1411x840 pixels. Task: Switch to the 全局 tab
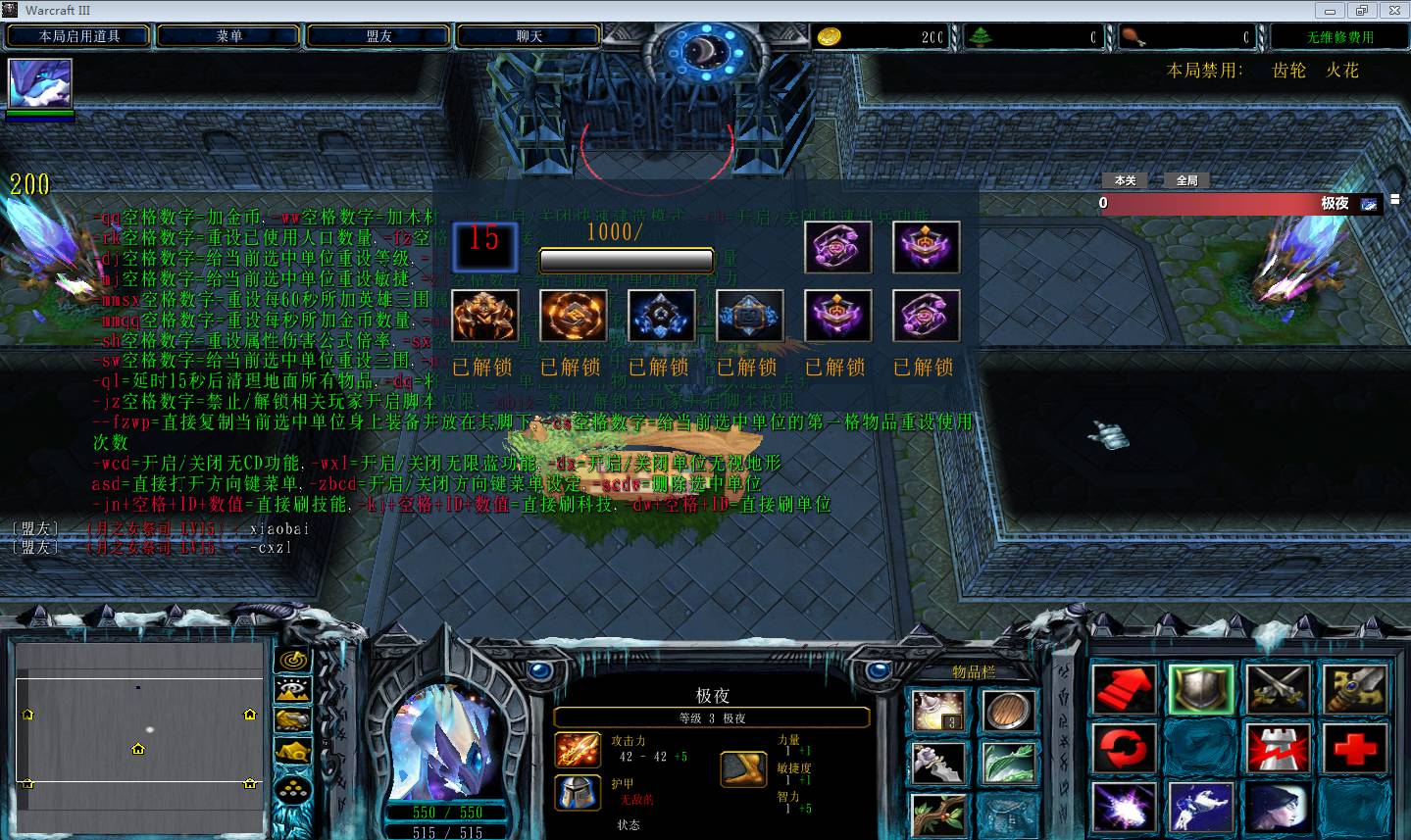coord(1186,180)
